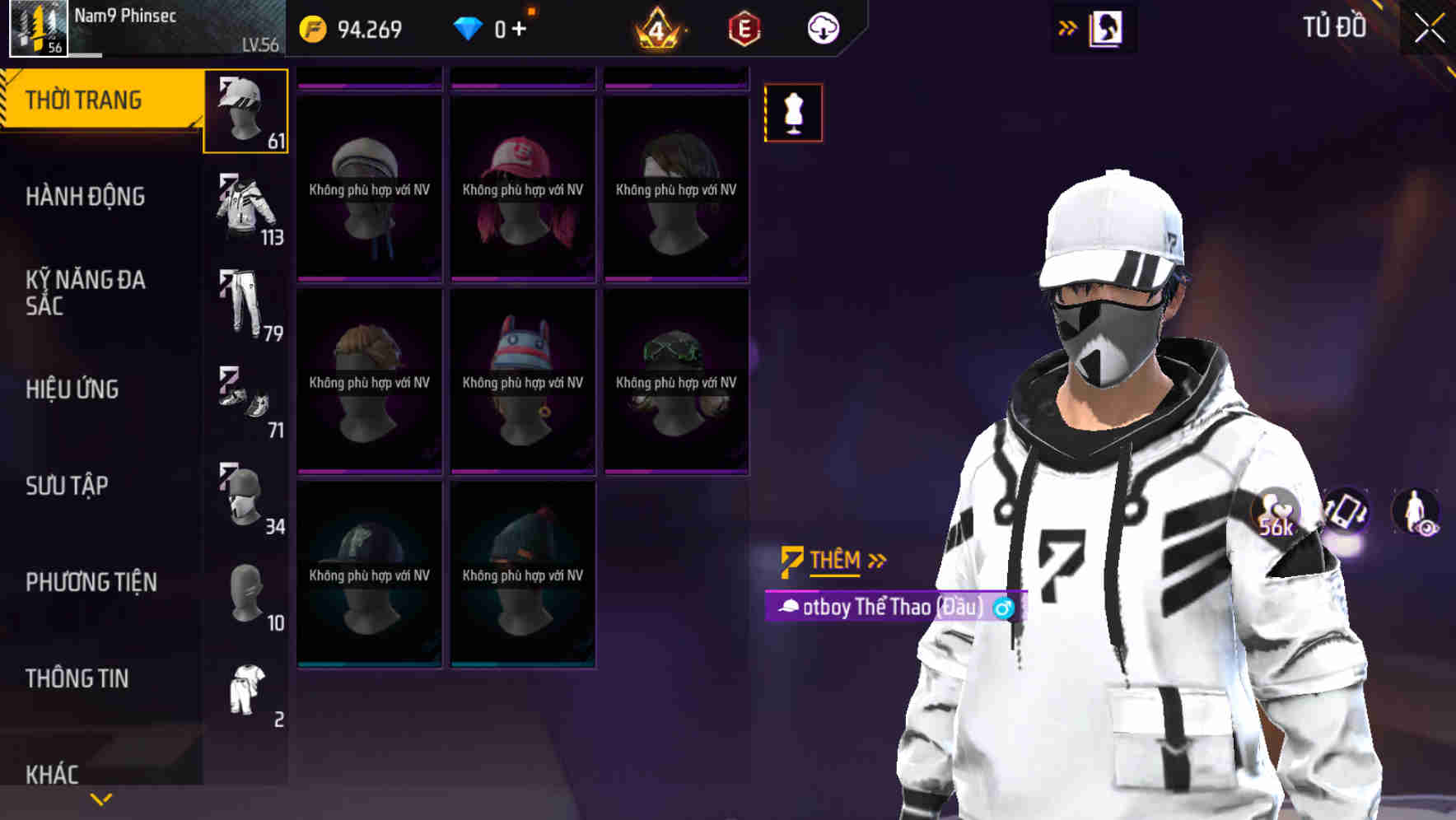This screenshot has width=1456, height=820.
Task: Open the red E badge icon
Action: 743,27
